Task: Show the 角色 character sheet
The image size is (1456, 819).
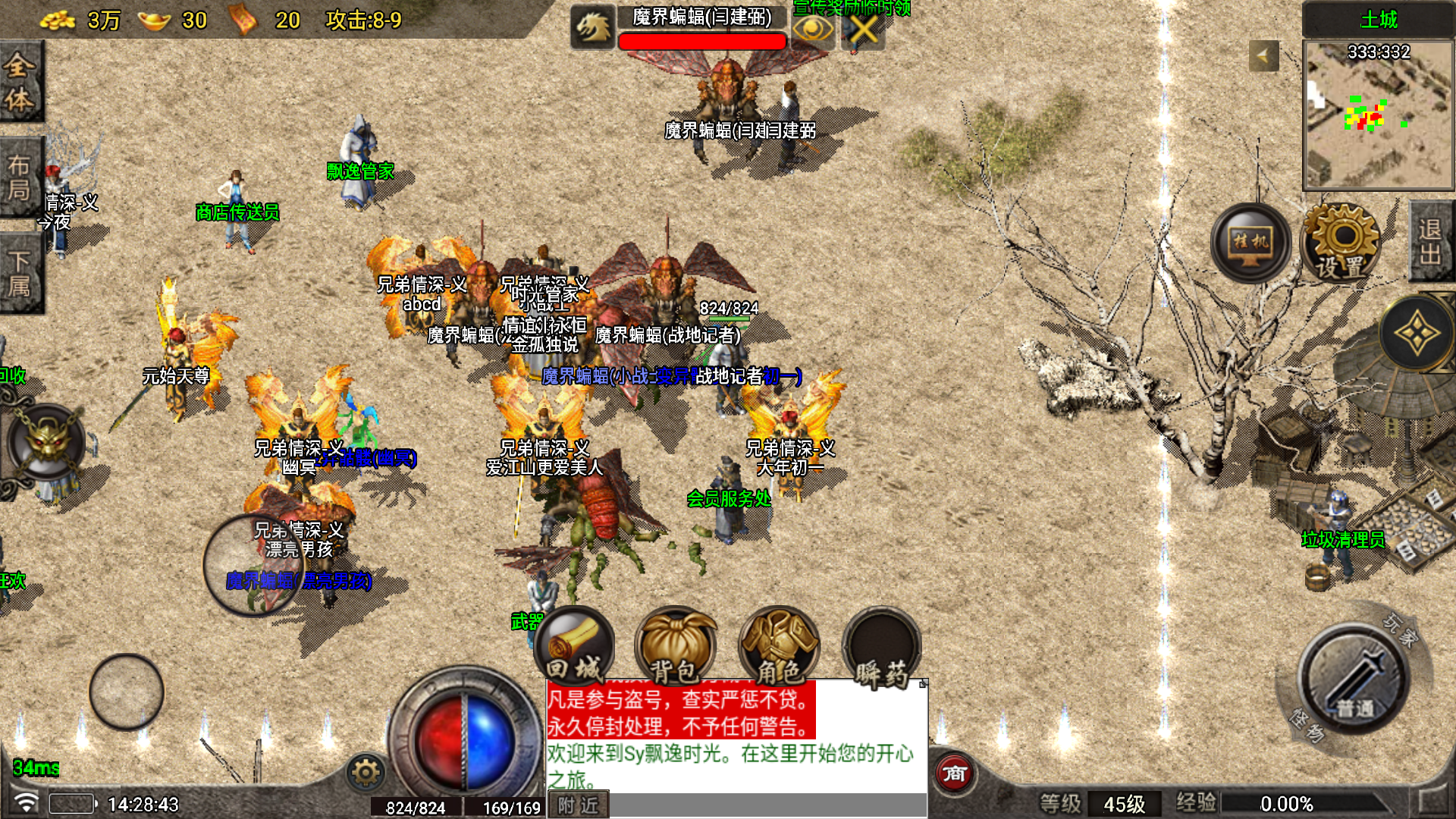Action: 779,646
